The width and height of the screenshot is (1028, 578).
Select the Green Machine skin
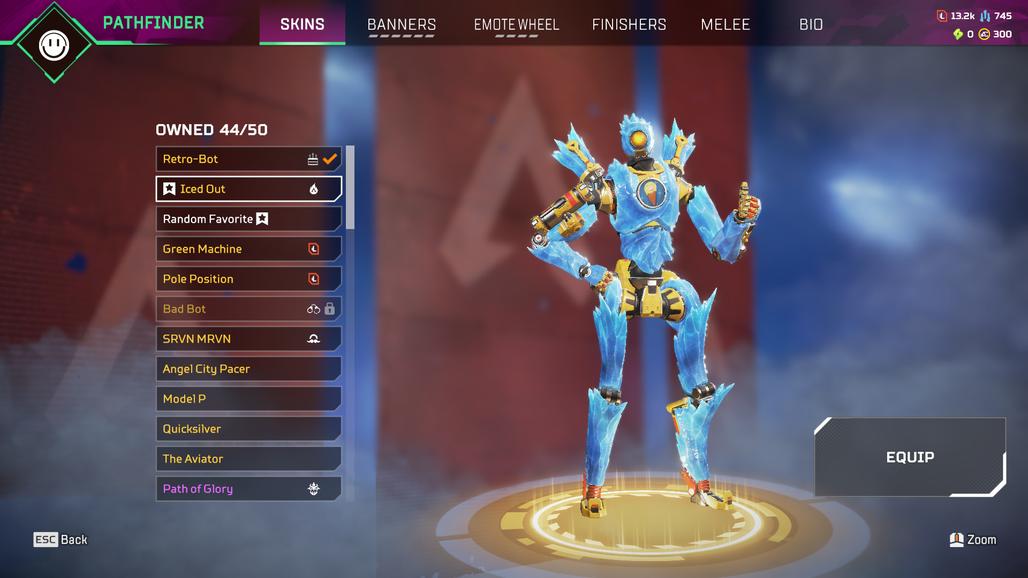pos(248,249)
